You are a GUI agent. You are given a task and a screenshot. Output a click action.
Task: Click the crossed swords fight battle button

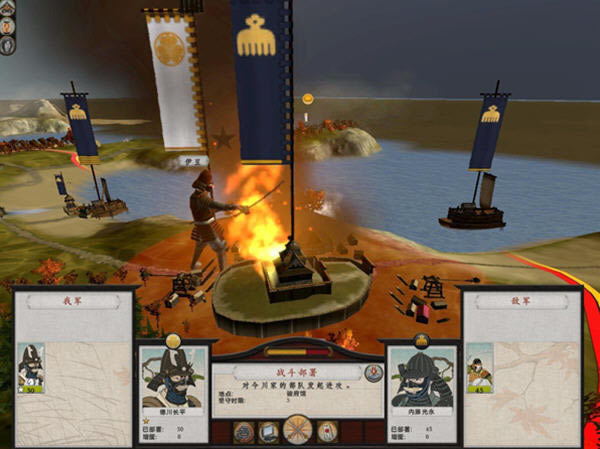pyautogui.click(x=297, y=430)
